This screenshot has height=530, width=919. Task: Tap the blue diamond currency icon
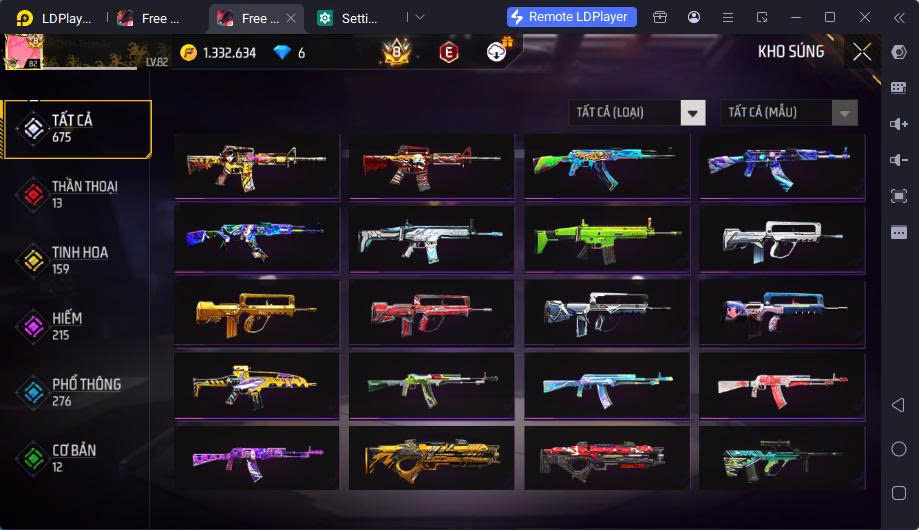click(x=282, y=52)
